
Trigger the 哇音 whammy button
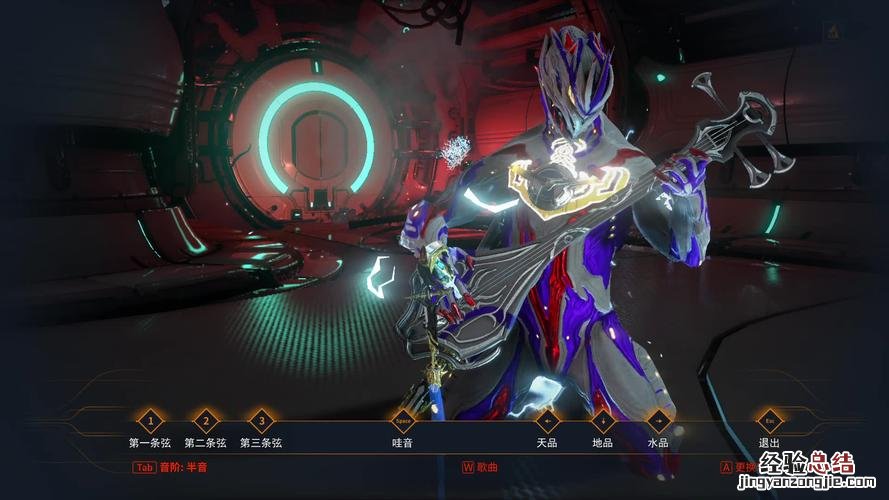tap(403, 421)
